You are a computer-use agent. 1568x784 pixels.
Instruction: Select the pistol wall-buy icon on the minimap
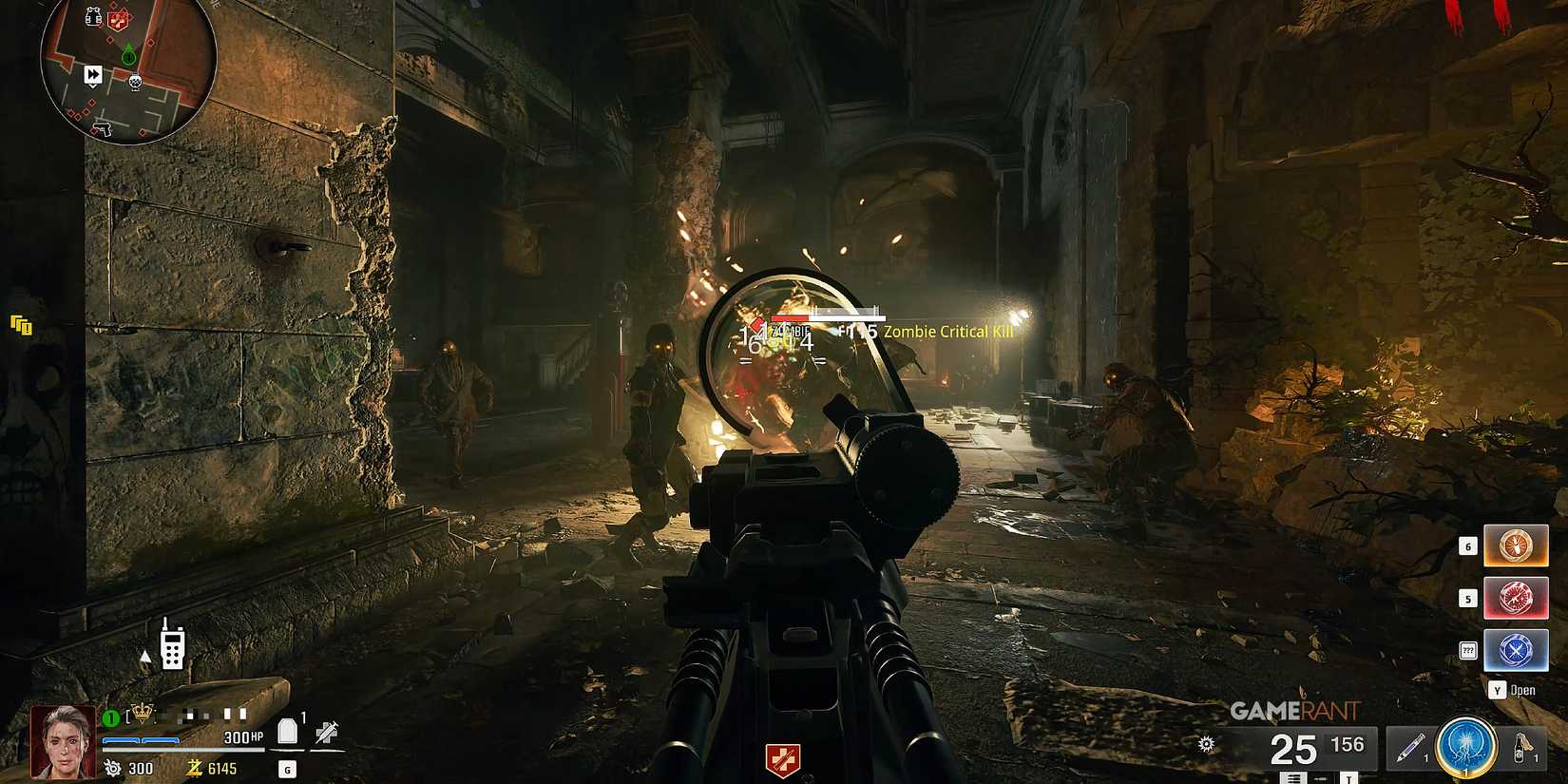pos(102,129)
